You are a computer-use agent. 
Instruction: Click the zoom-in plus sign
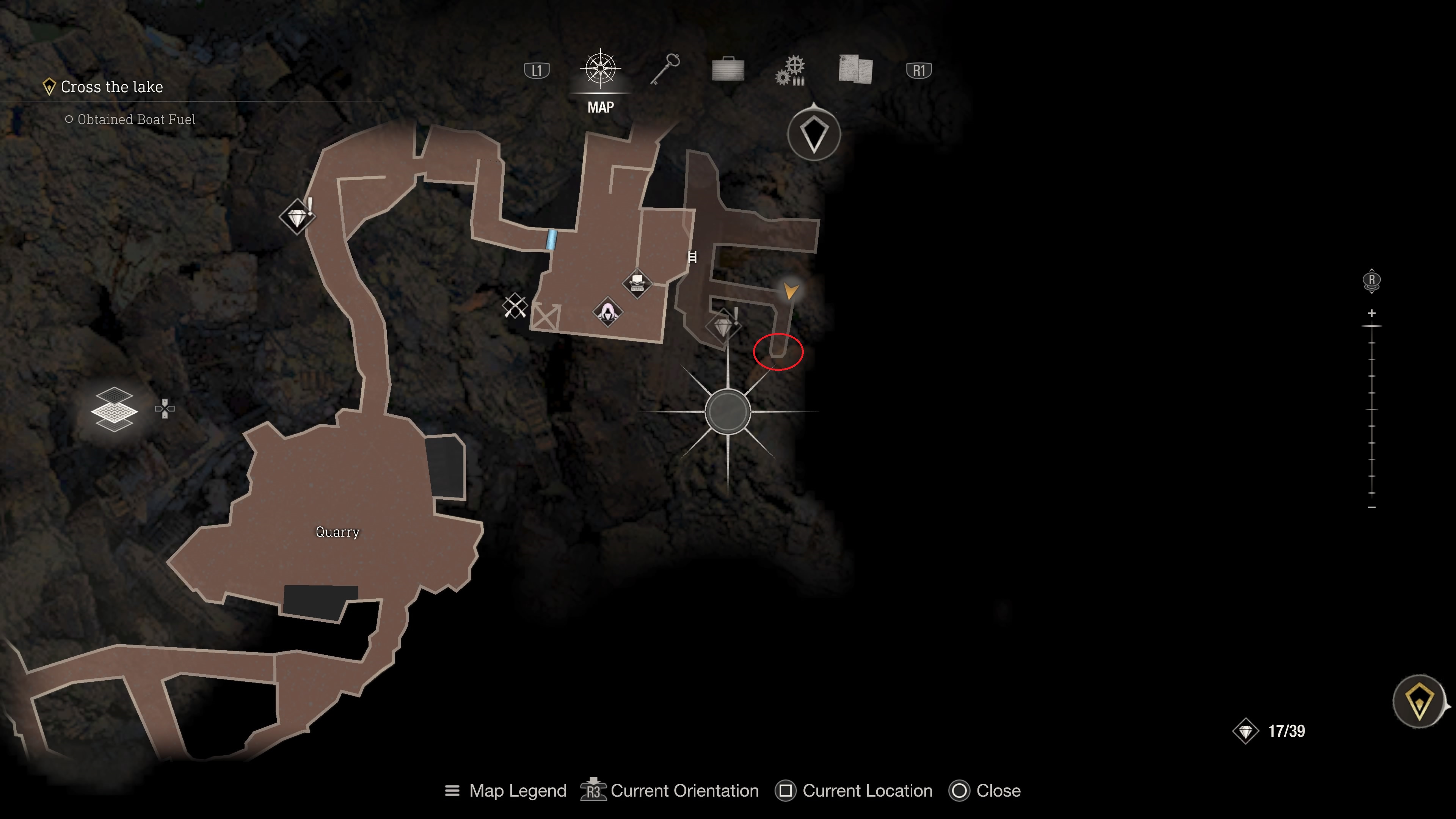pos(1372,313)
